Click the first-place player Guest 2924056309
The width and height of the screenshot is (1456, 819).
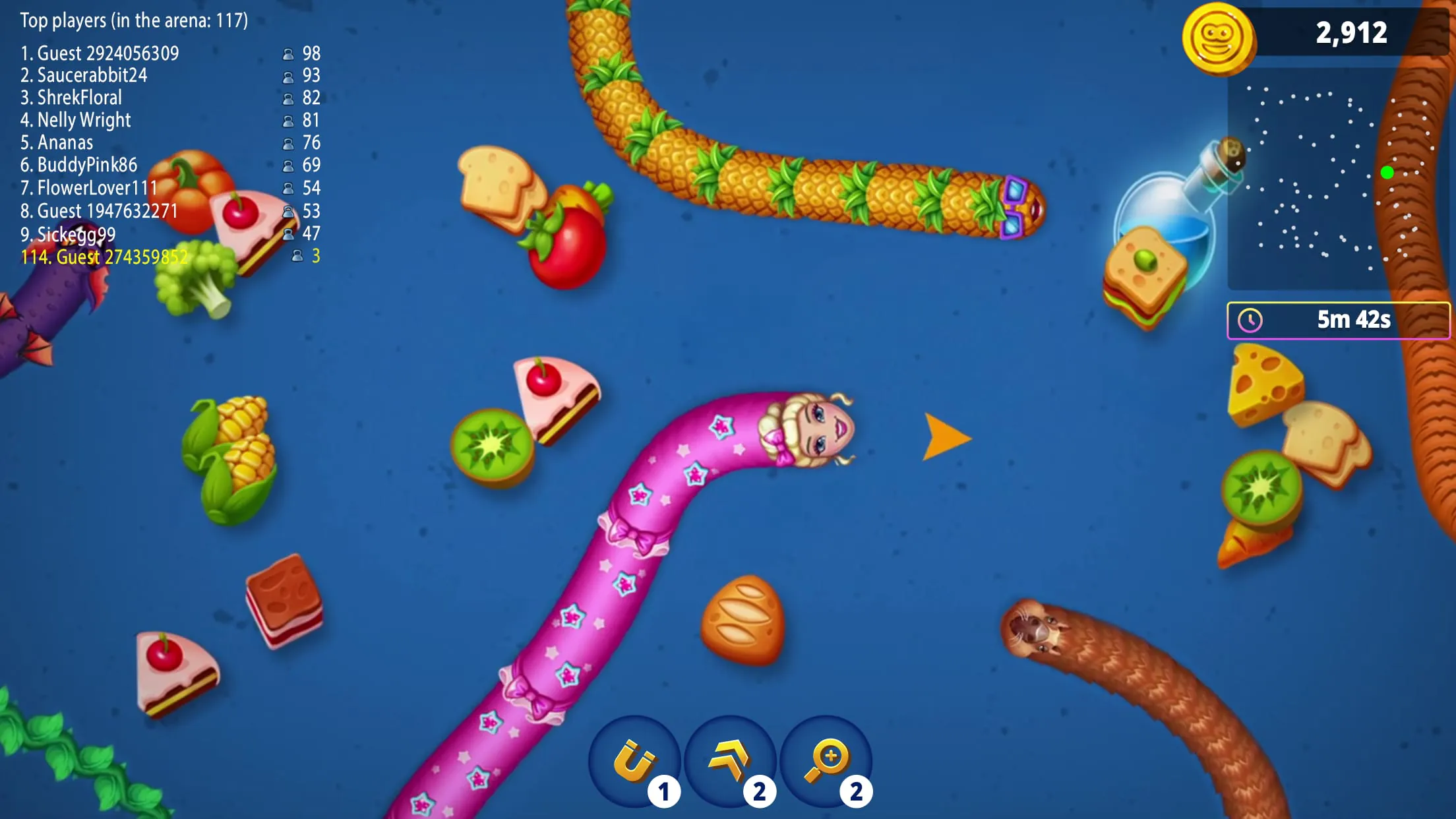(x=99, y=53)
